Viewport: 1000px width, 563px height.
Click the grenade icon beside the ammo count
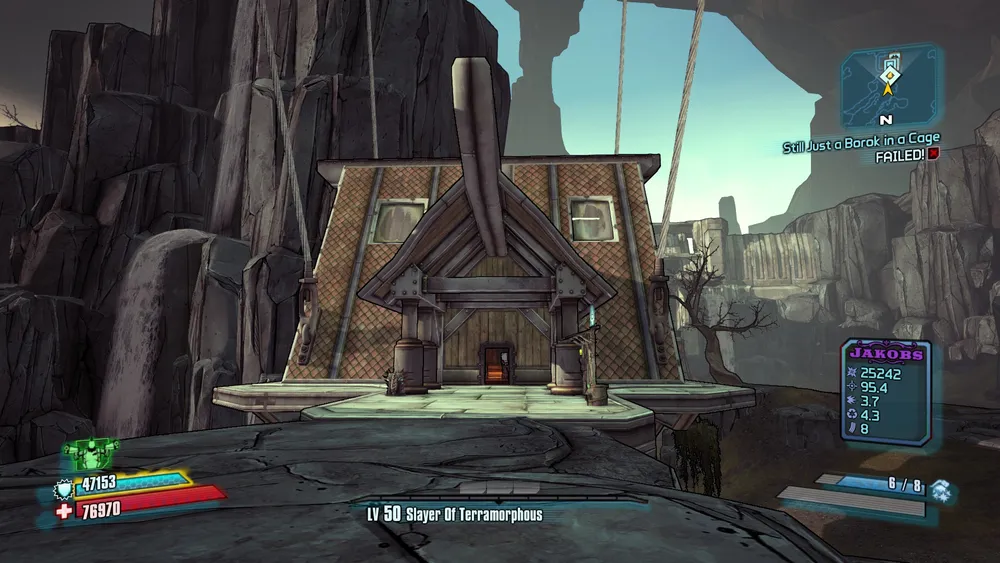click(939, 488)
